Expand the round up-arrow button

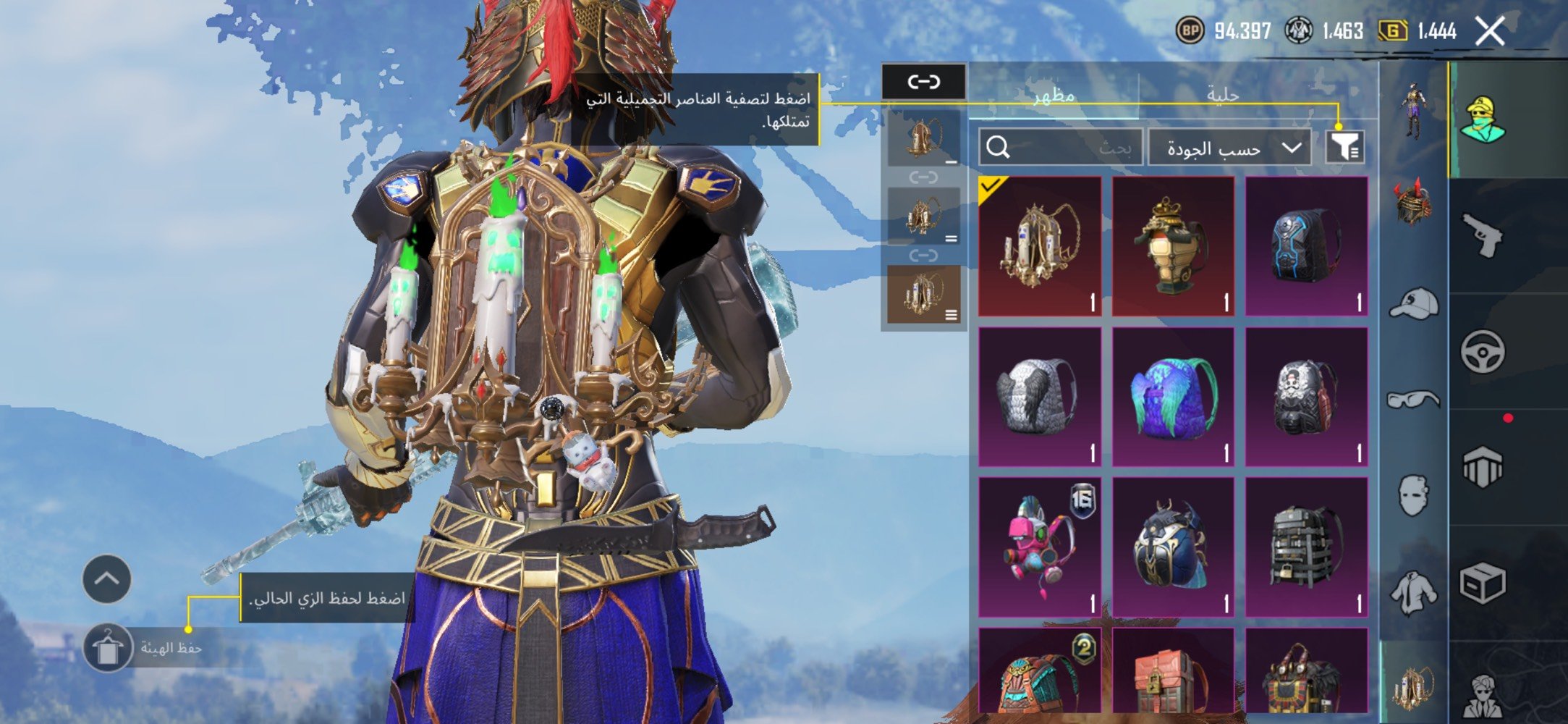pyautogui.click(x=106, y=579)
